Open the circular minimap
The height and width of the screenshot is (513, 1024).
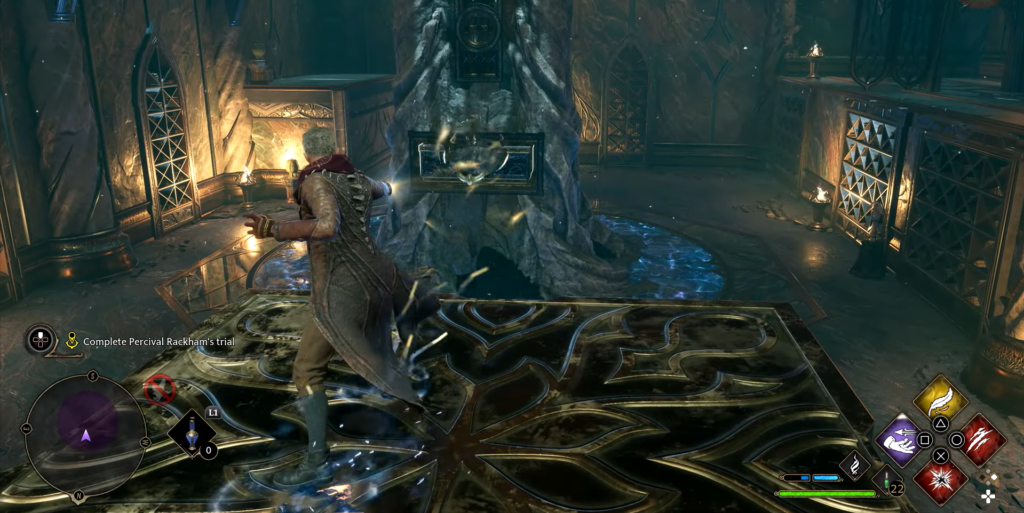click(x=85, y=434)
